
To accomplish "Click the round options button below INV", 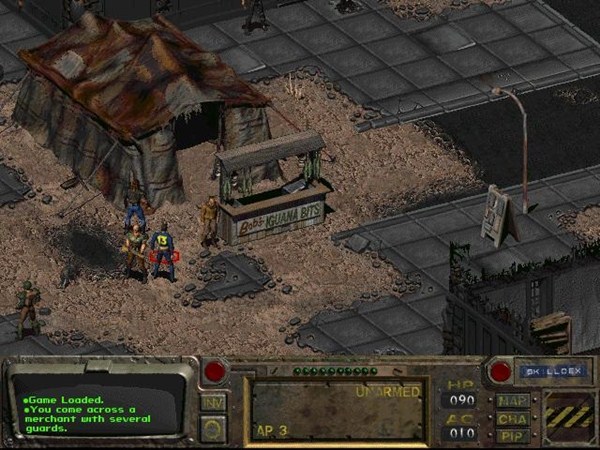I will click(213, 428).
